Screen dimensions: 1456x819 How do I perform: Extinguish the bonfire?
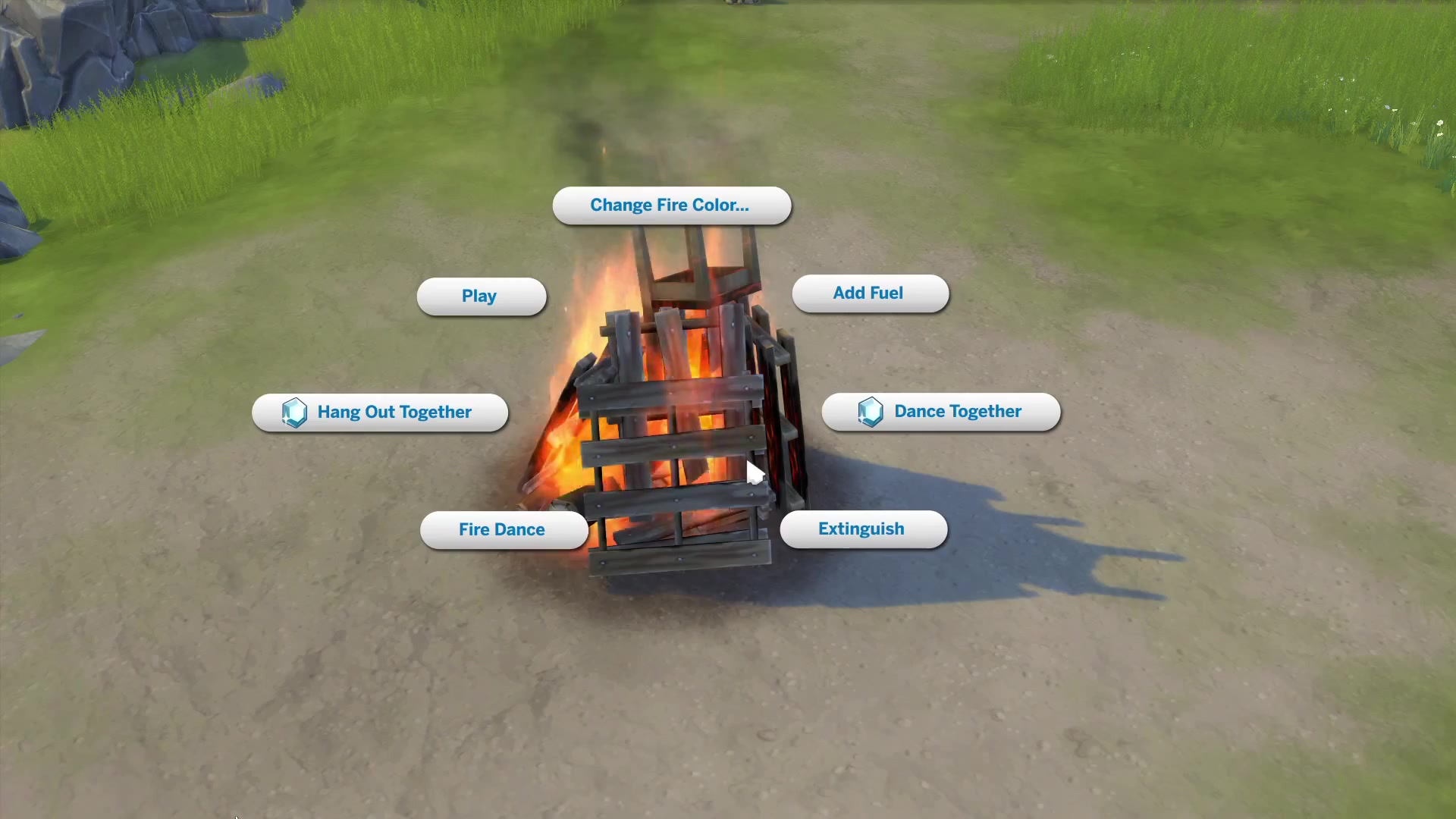click(863, 529)
